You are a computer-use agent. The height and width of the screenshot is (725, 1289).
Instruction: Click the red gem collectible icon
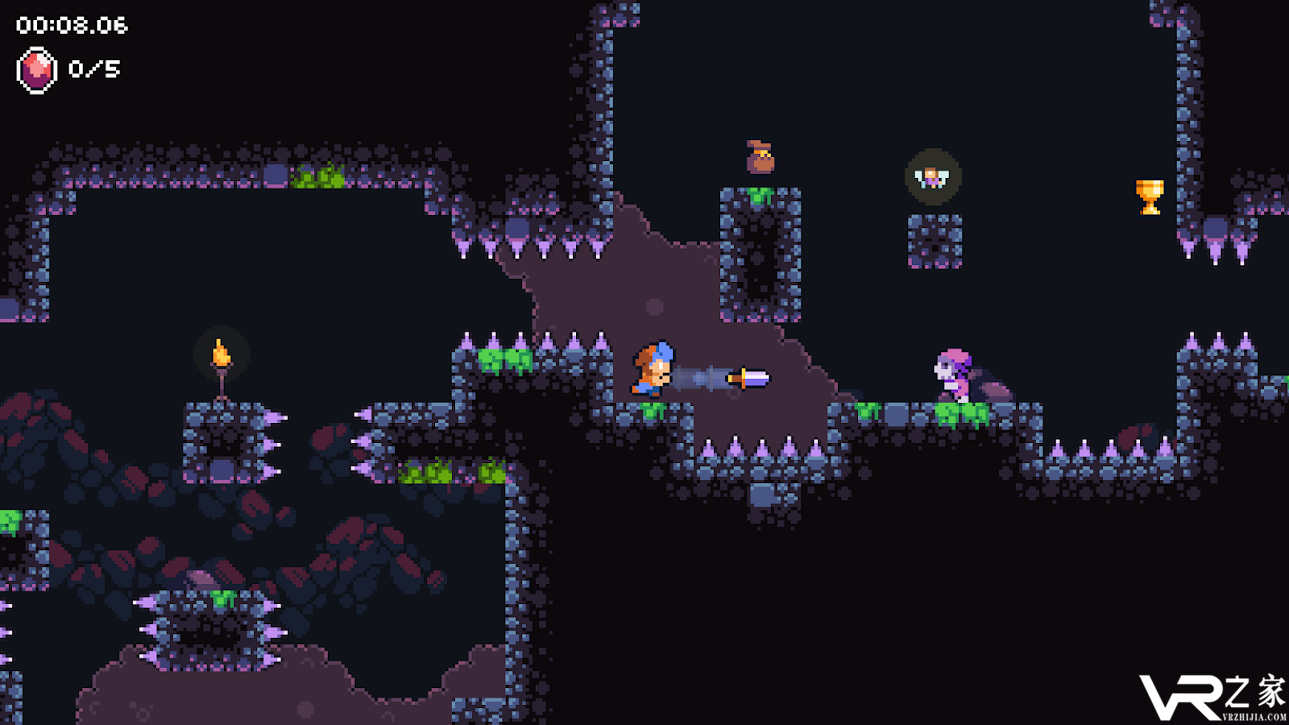tap(37, 70)
